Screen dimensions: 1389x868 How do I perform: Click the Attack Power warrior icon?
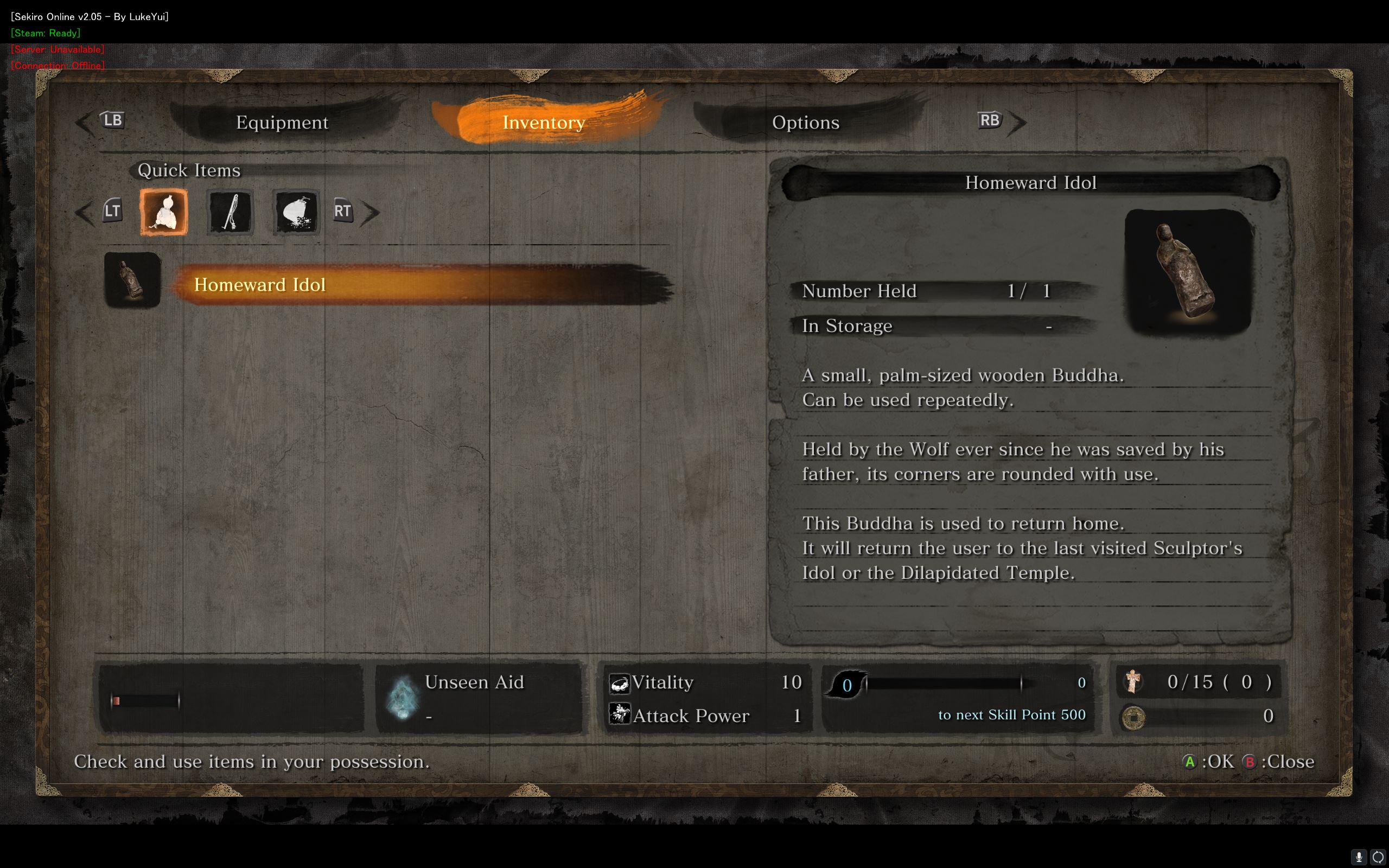(x=621, y=714)
